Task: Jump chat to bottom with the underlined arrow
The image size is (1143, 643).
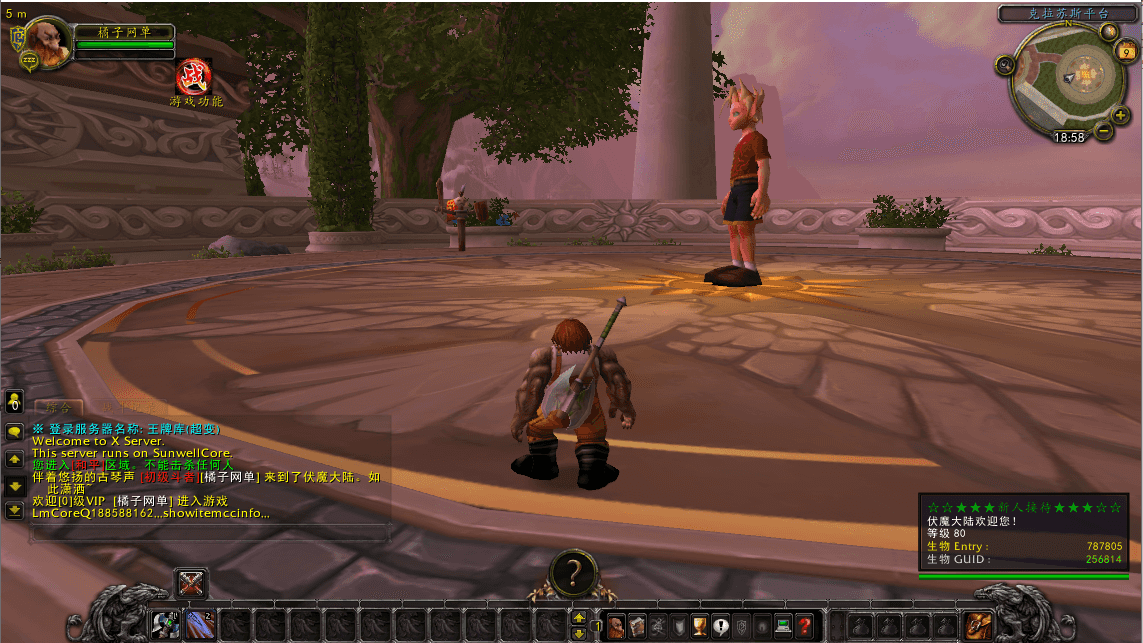Action: tap(14, 510)
